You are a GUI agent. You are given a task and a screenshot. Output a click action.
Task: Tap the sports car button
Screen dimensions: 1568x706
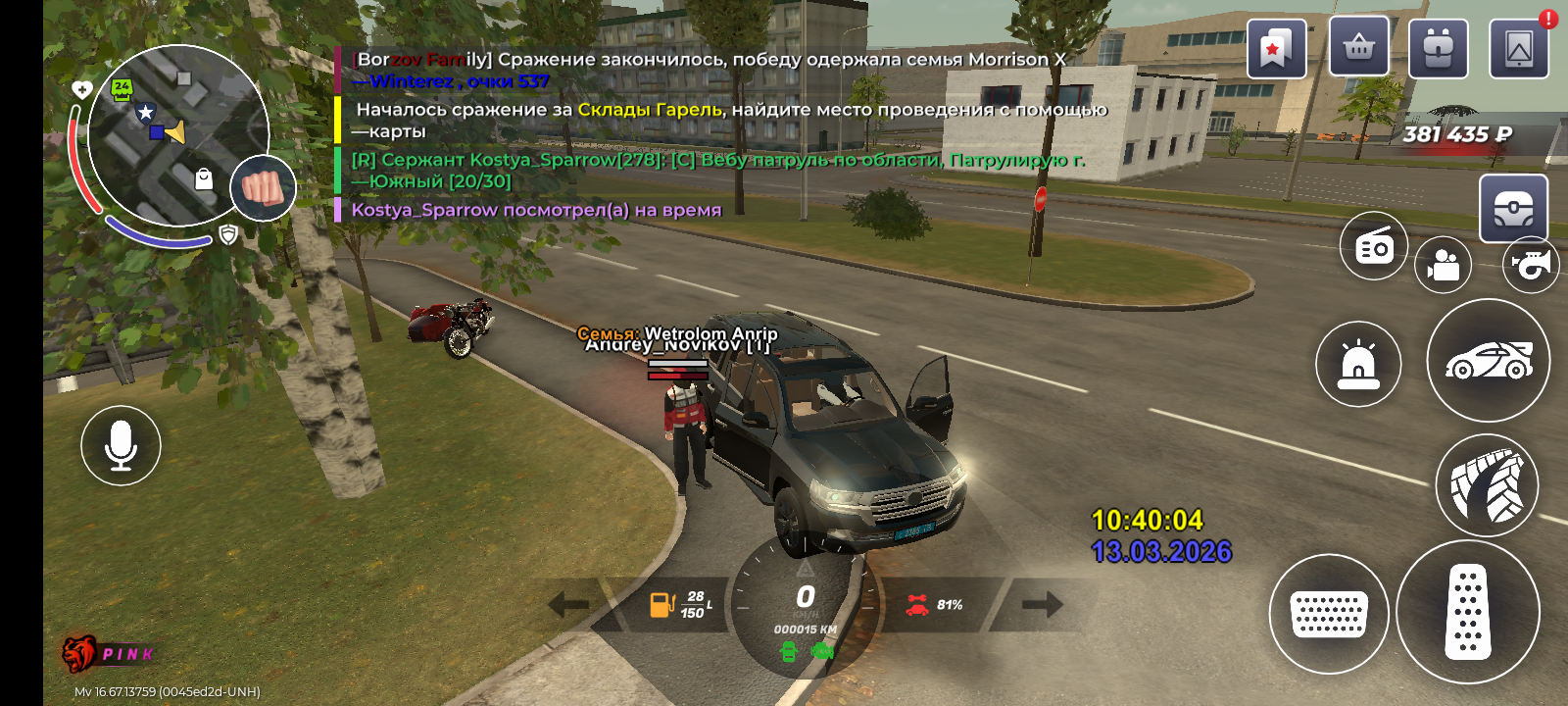click(x=1488, y=361)
